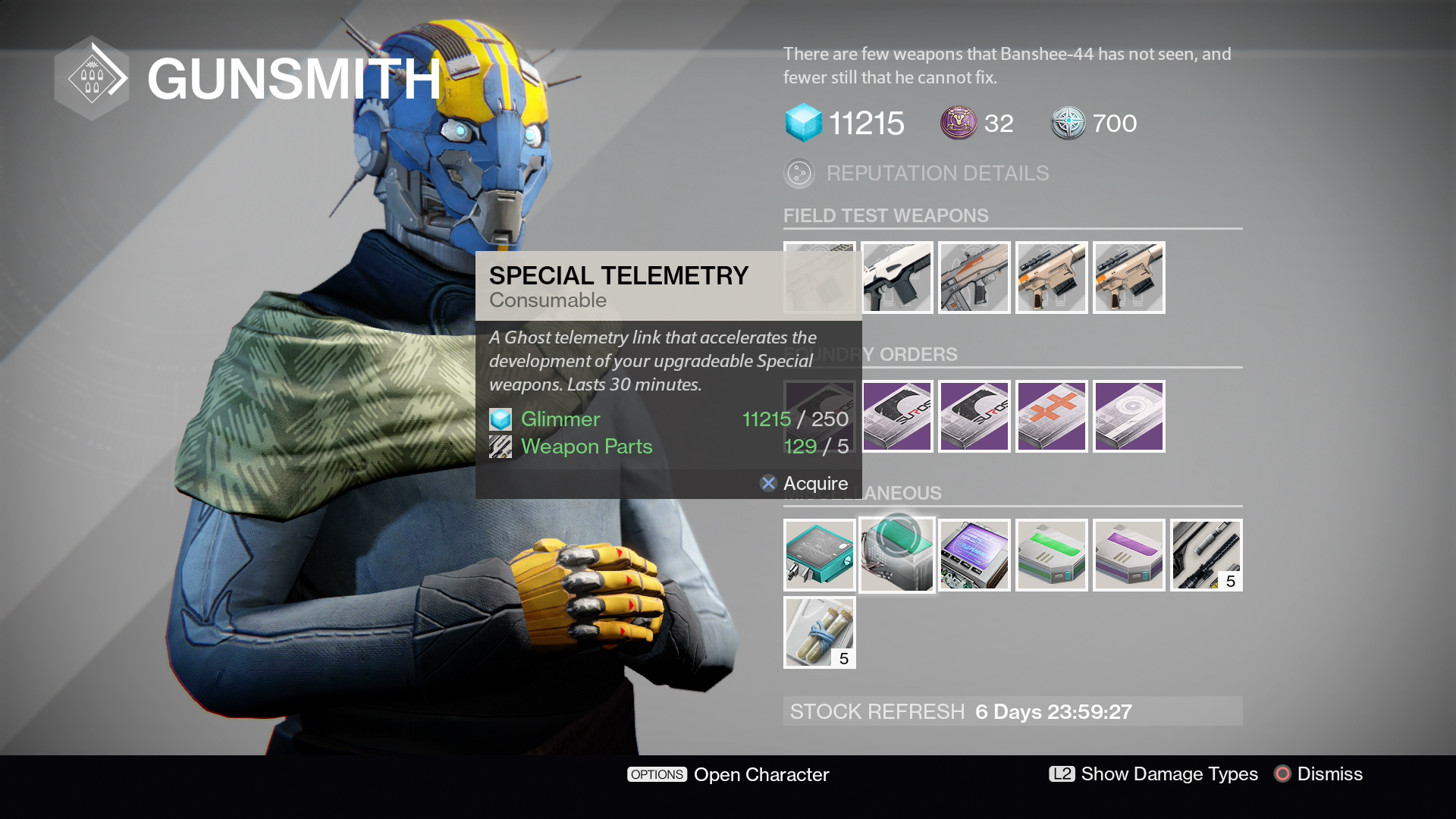Pick the purple ammo synthesis crate
The image size is (1456, 819).
1129,555
